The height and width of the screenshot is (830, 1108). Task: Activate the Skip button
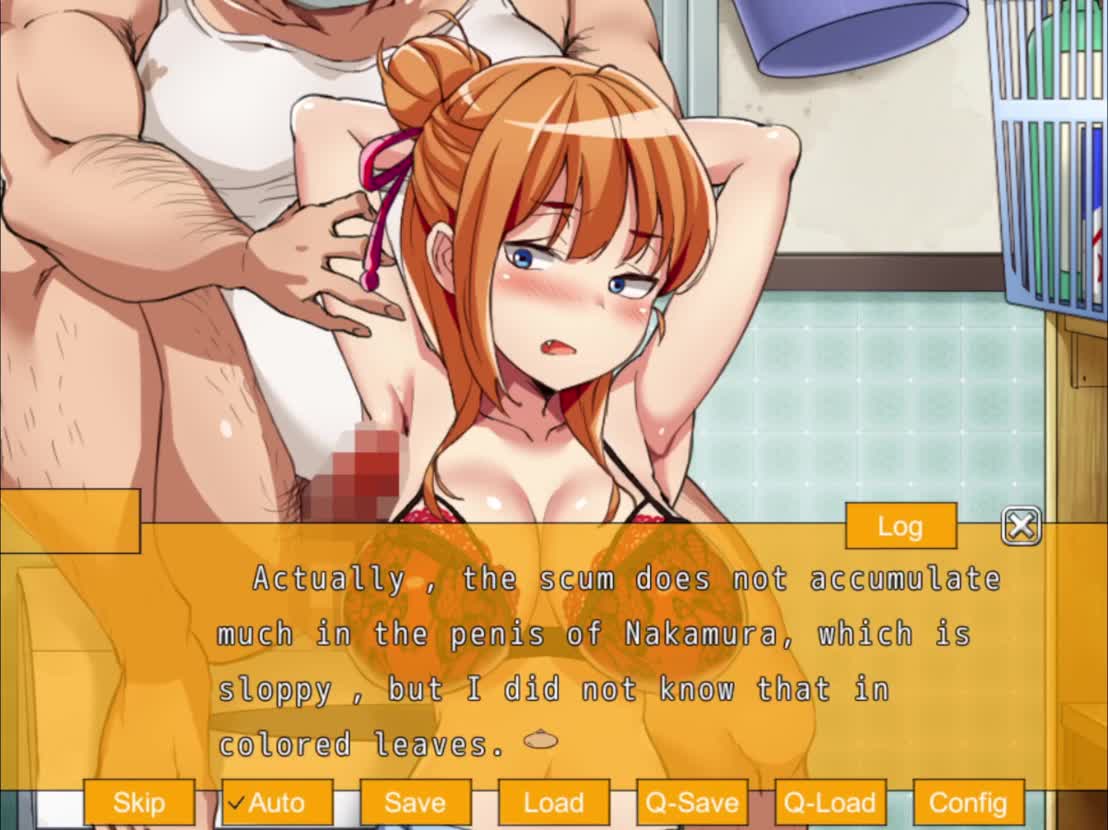click(138, 802)
